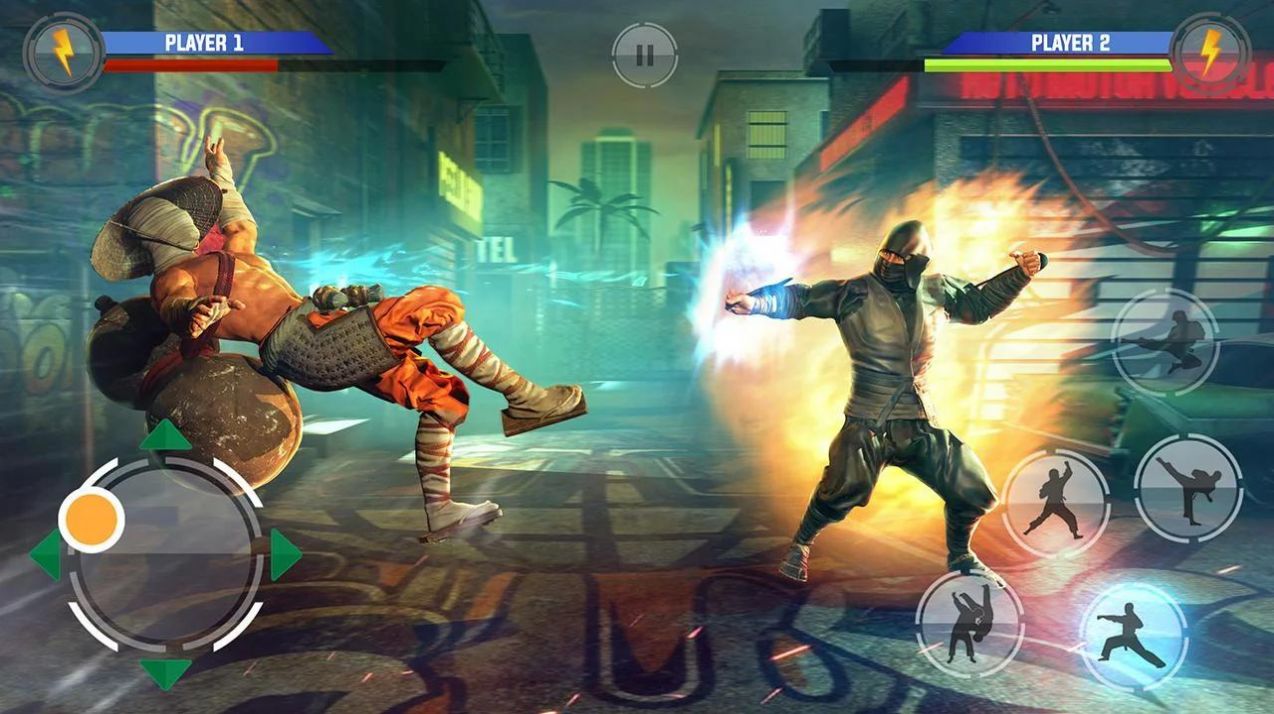1274x714 pixels.
Task: Pause the fight with the pause button
Action: (x=644, y=55)
